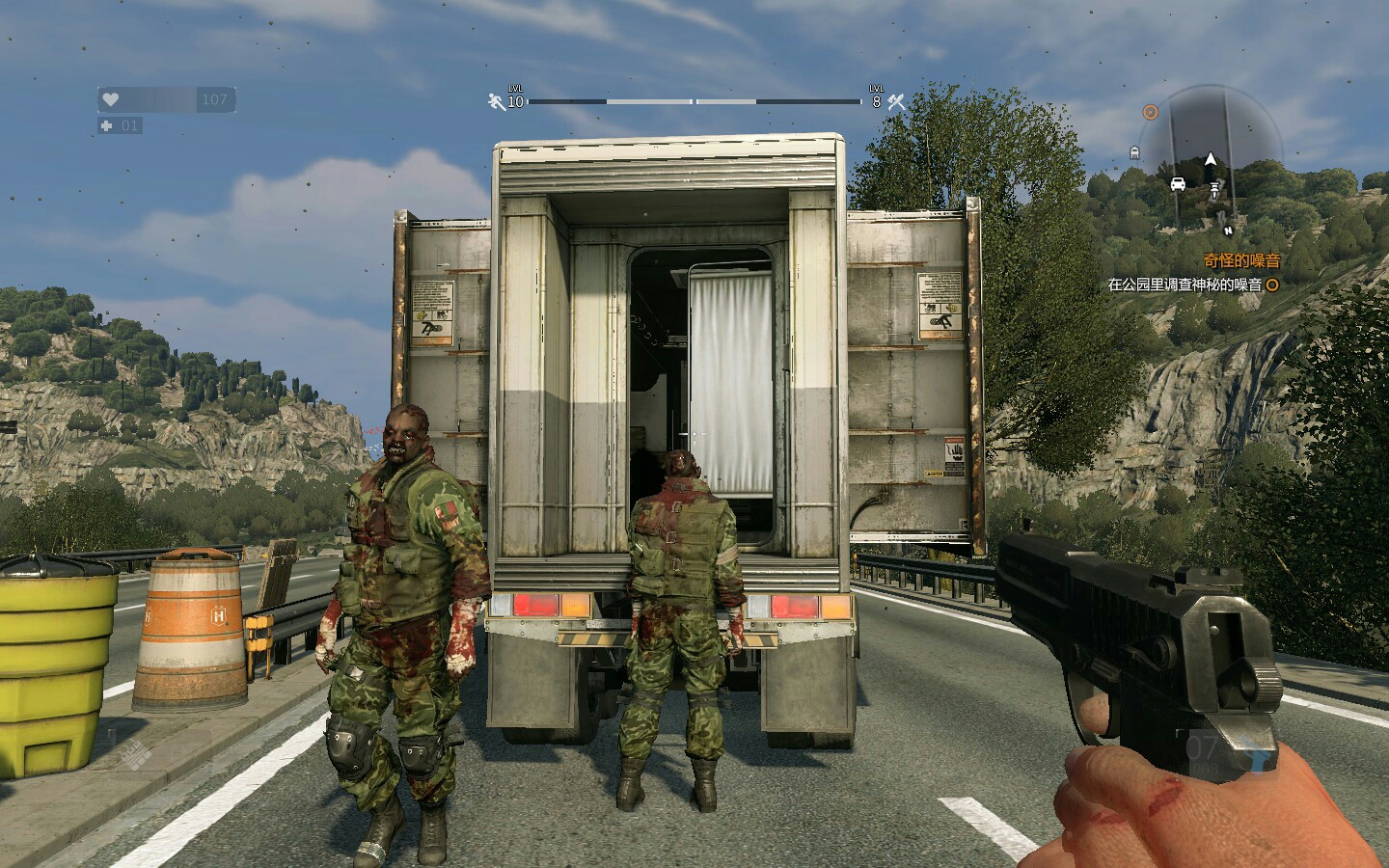The width and height of the screenshot is (1389, 868).
Task: Click the car icon on the minimap
Action: [x=1178, y=184]
